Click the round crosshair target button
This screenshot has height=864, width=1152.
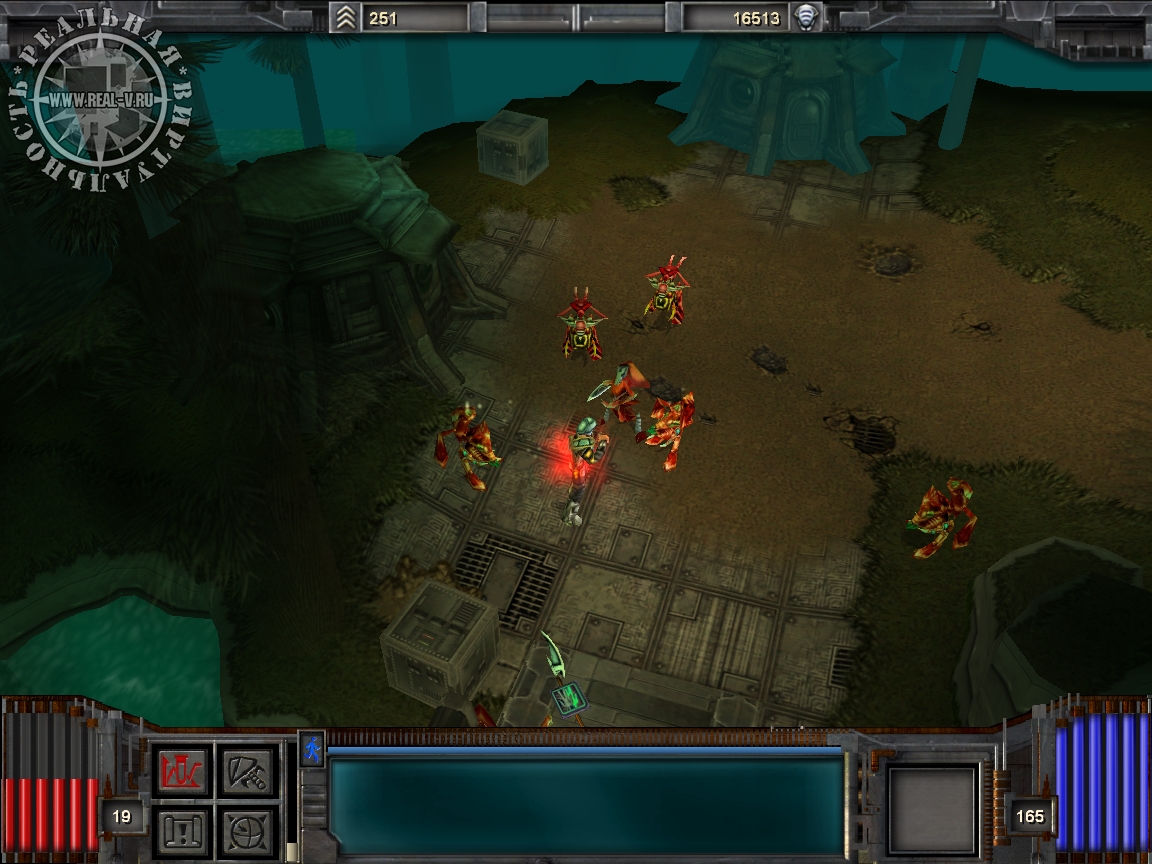pyautogui.click(x=247, y=829)
